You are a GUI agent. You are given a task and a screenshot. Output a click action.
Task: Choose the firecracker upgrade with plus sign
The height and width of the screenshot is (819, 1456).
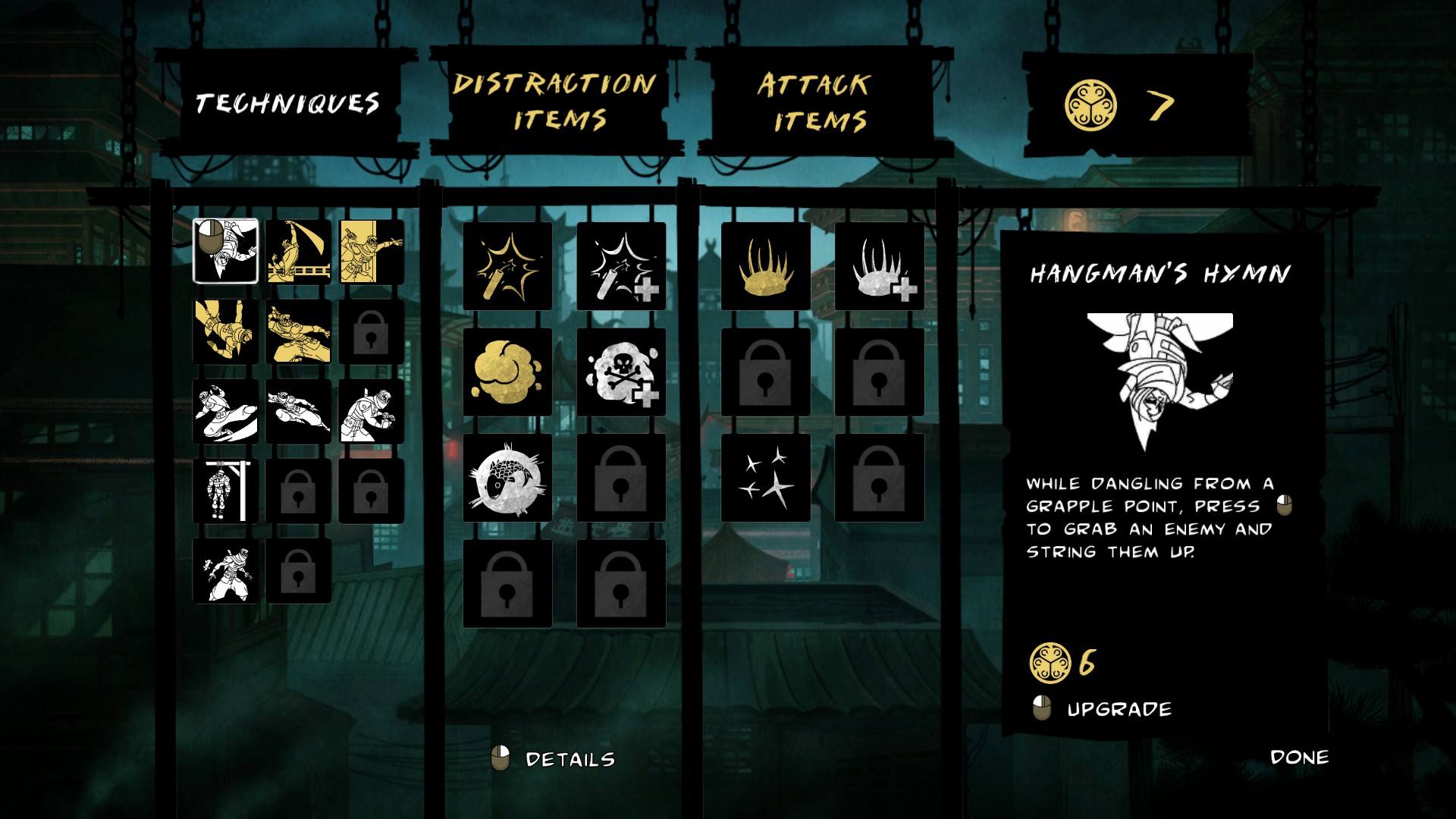click(621, 266)
